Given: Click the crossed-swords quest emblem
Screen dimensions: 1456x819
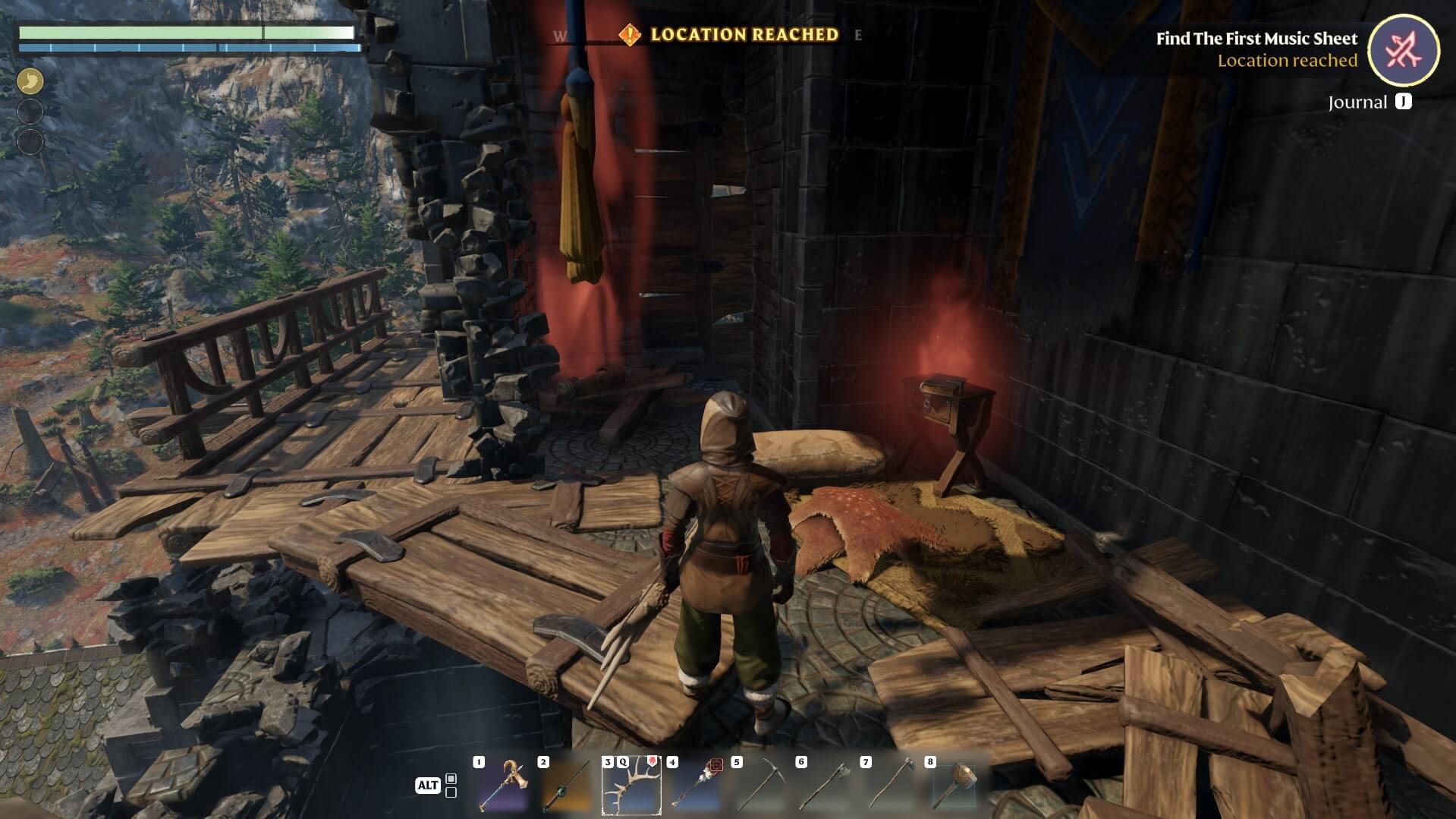Looking at the screenshot, I should [1403, 51].
